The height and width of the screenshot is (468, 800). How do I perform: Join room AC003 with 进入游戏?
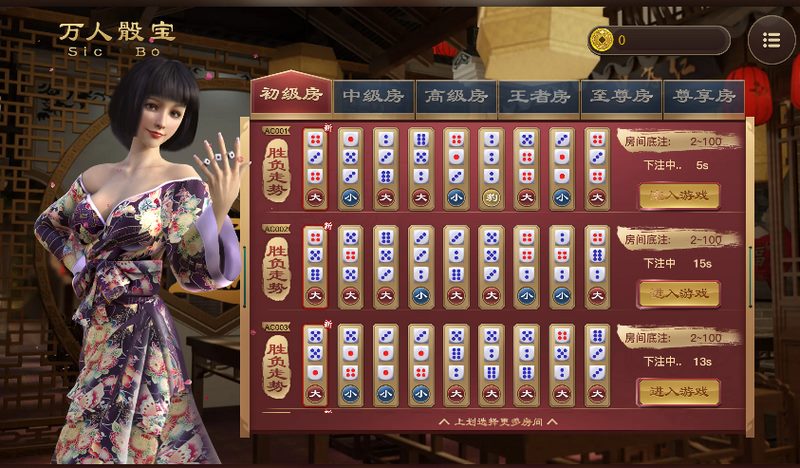click(x=679, y=391)
